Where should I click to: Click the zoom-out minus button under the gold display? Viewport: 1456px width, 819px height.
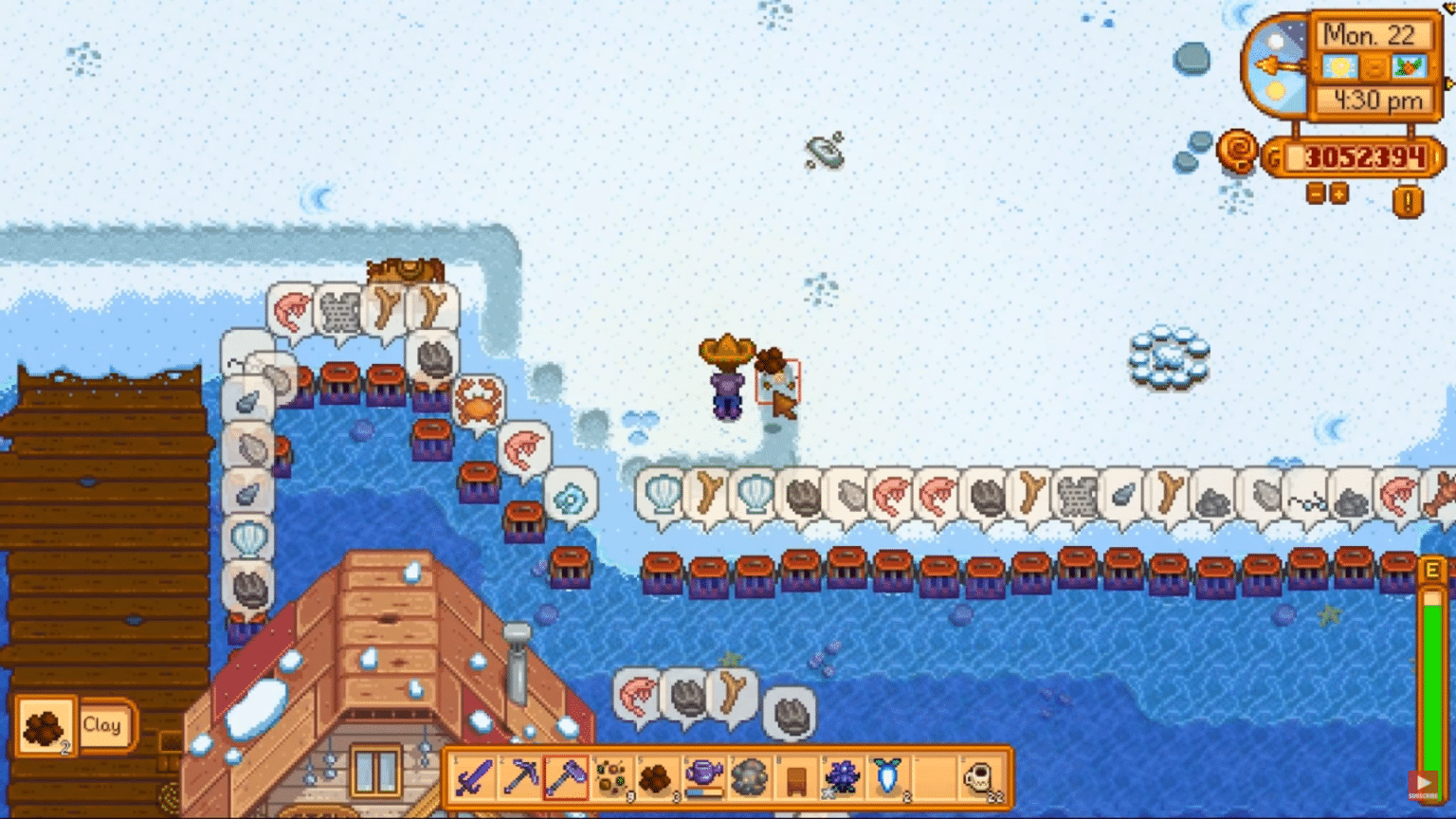coord(1317,192)
